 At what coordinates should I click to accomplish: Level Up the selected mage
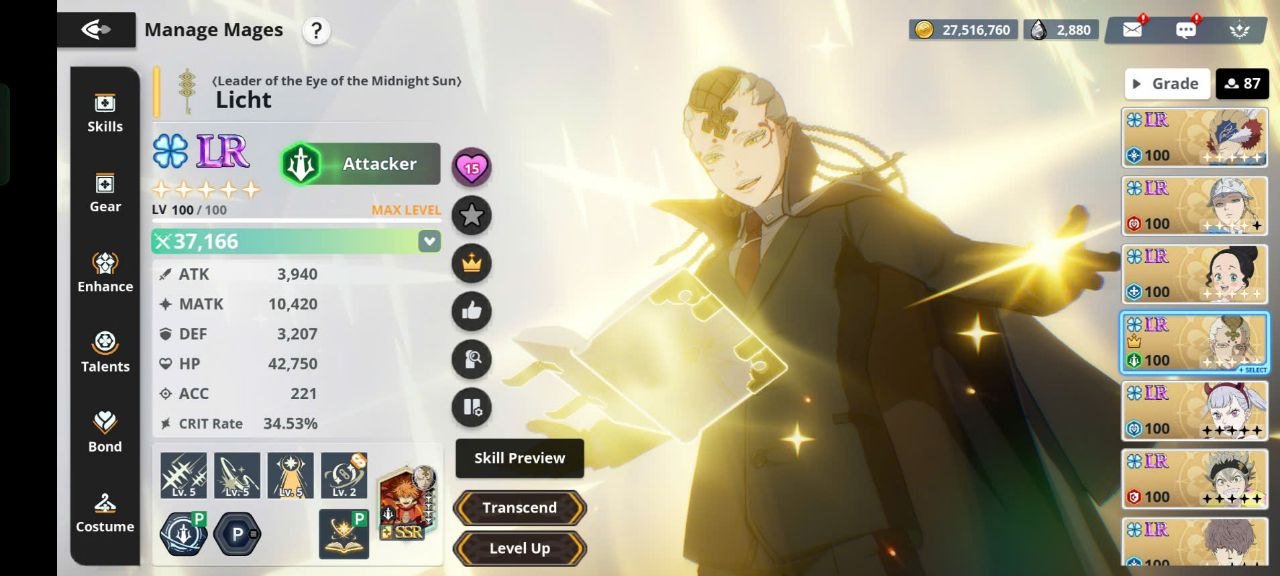coord(519,548)
